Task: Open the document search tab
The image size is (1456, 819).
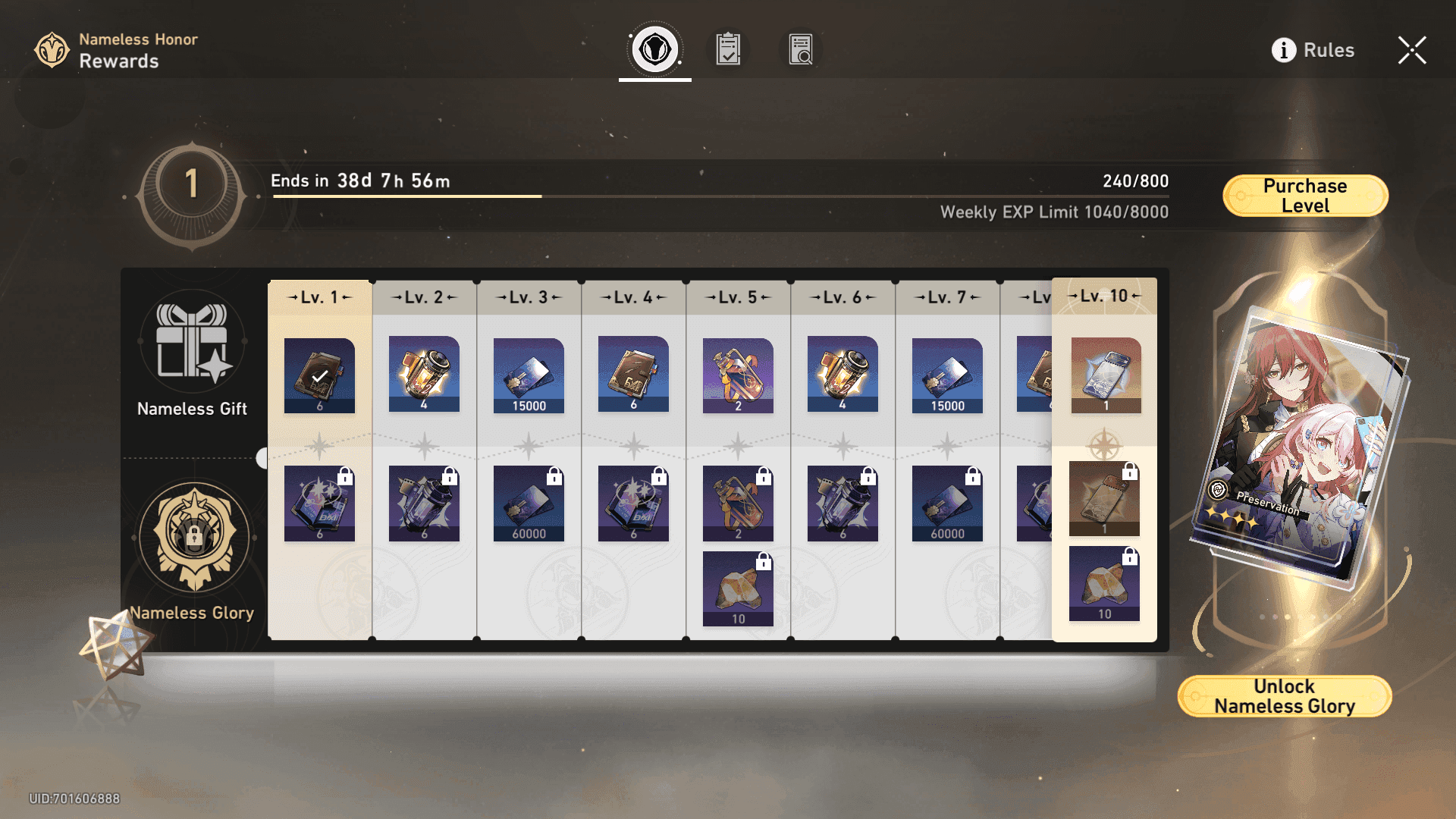Action: point(800,50)
